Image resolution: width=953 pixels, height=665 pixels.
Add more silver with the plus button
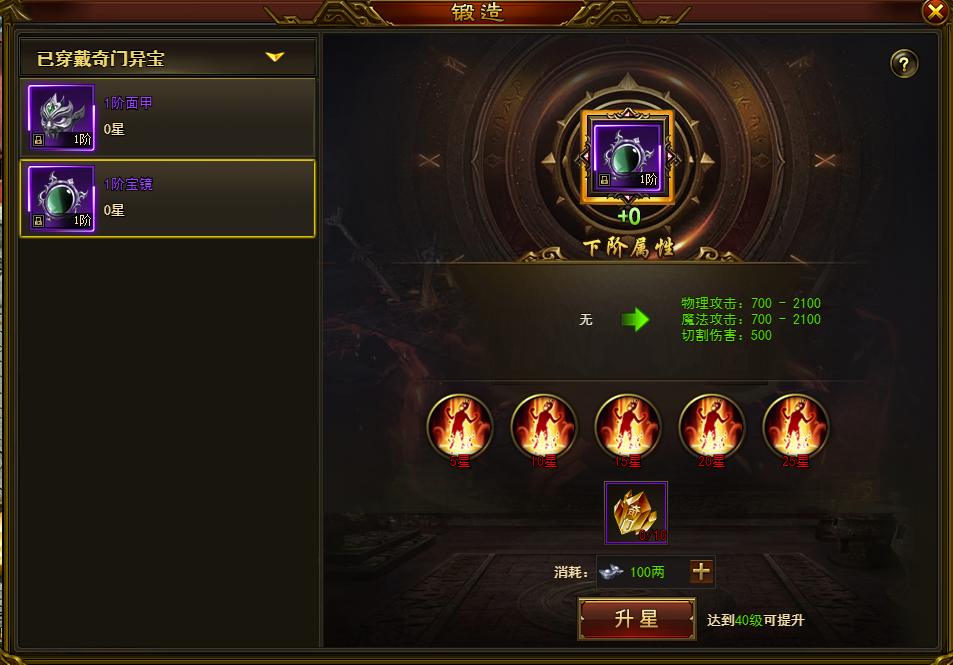coord(702,571)
